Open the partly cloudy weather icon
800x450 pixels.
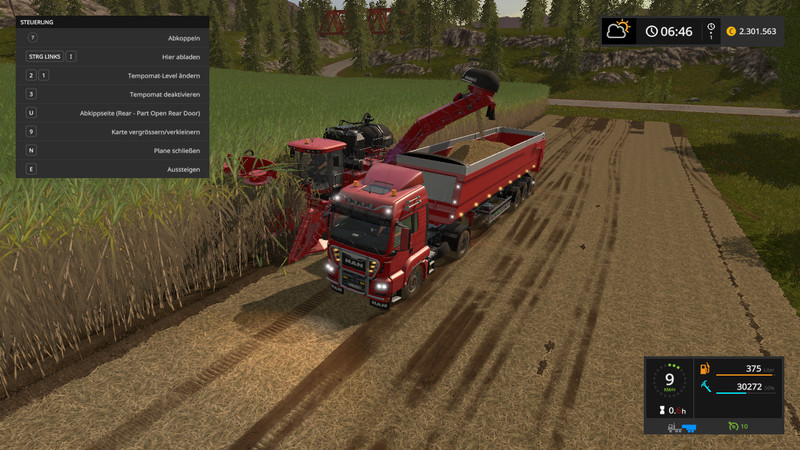coord(619,30)
